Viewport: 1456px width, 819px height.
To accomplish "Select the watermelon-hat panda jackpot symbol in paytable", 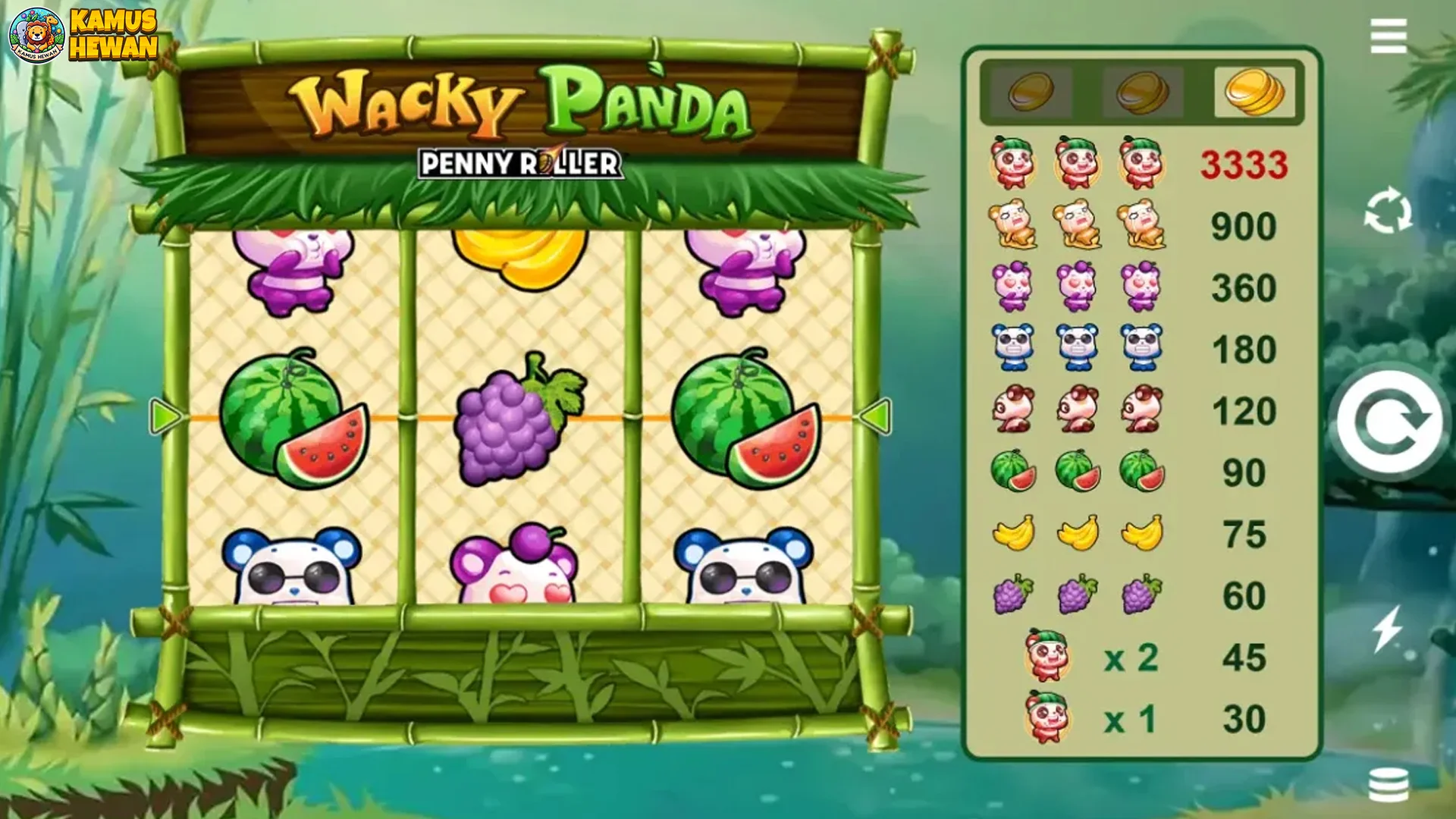I will pos(1012,165).
